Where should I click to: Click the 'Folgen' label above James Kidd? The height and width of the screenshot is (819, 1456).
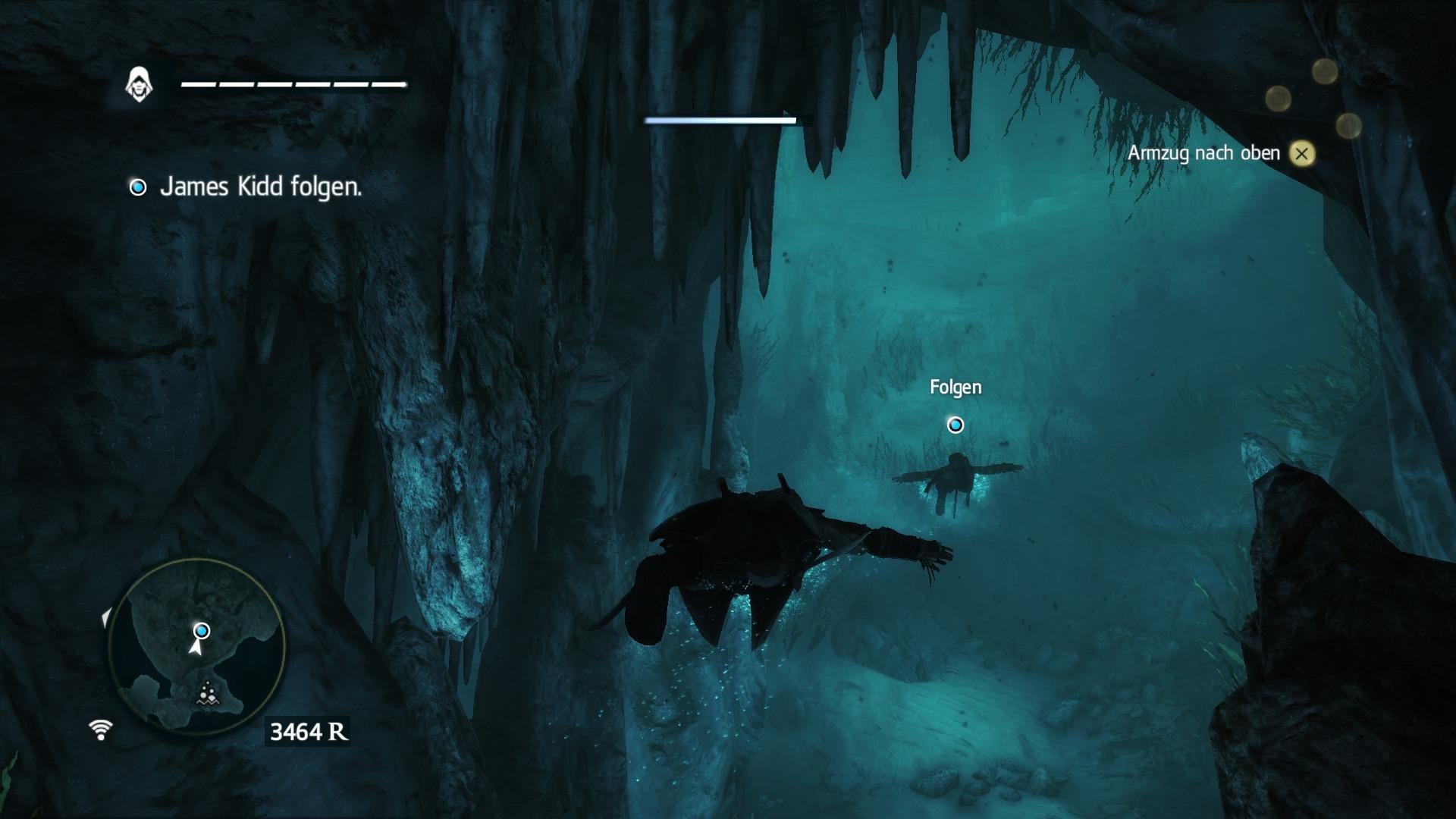point(955,387)
